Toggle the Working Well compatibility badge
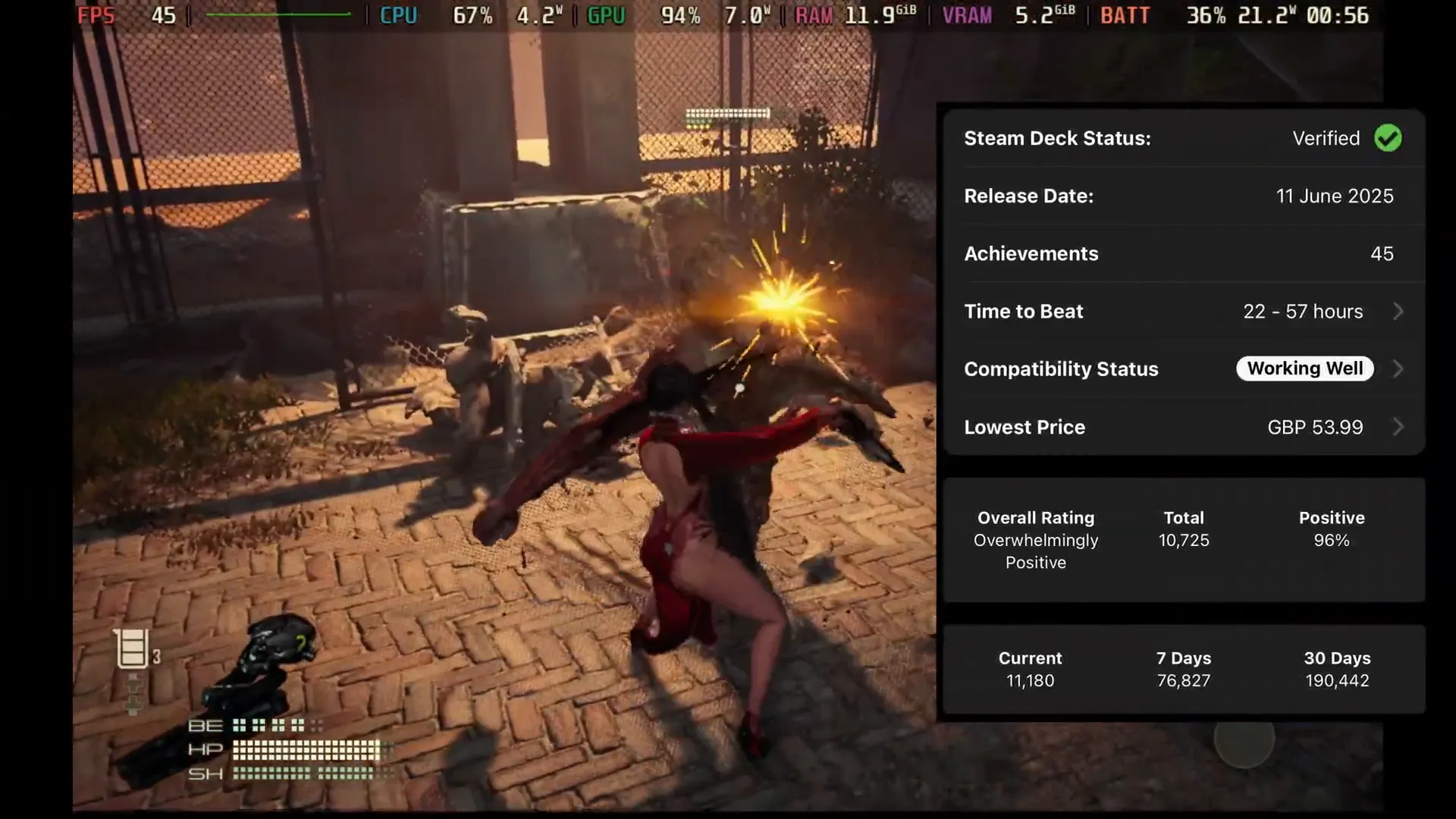The width and height of the screenshot is (1456, 819). click(1304, 369)
